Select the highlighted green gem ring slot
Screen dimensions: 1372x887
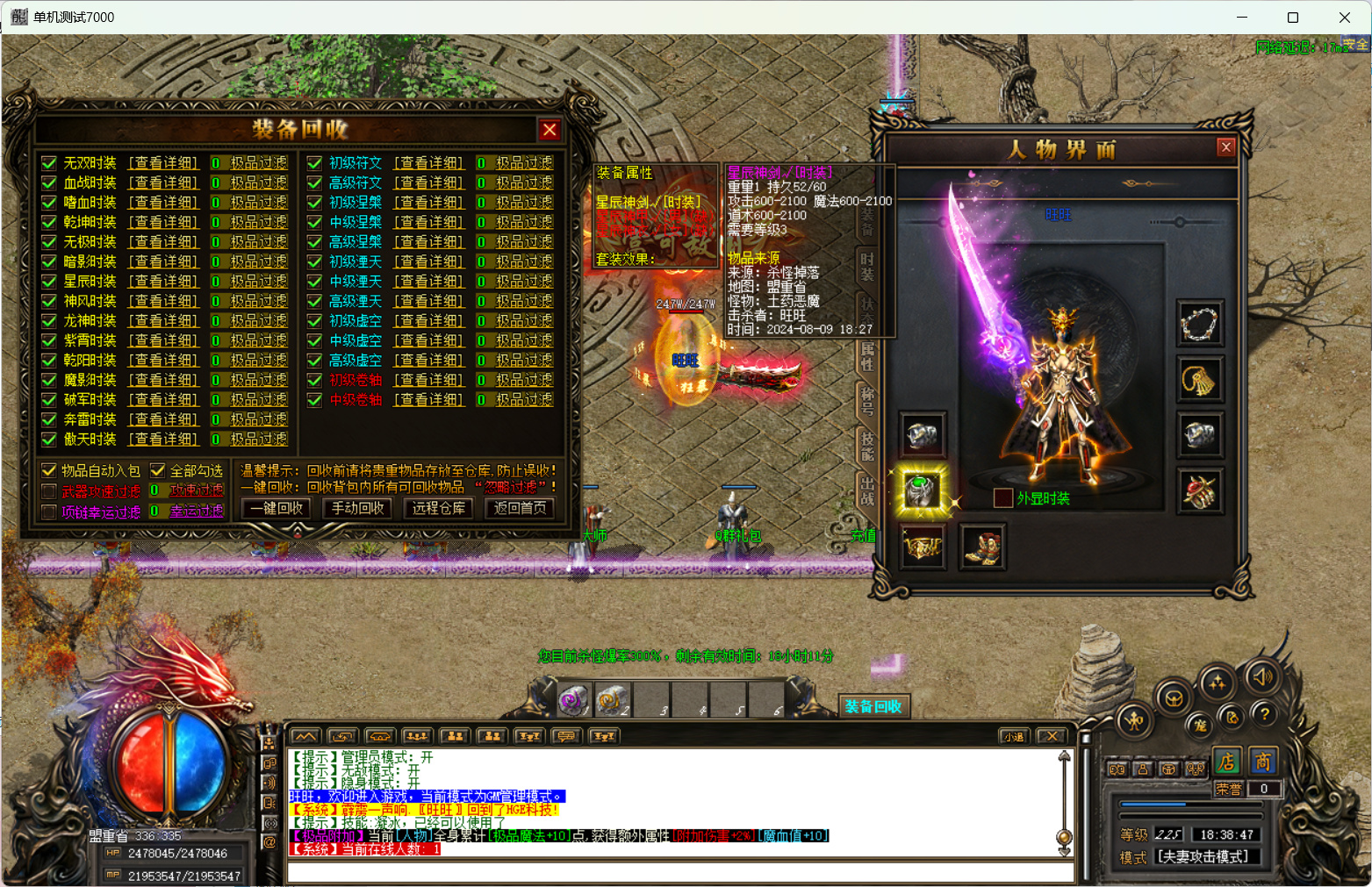[x=922, y=490]
